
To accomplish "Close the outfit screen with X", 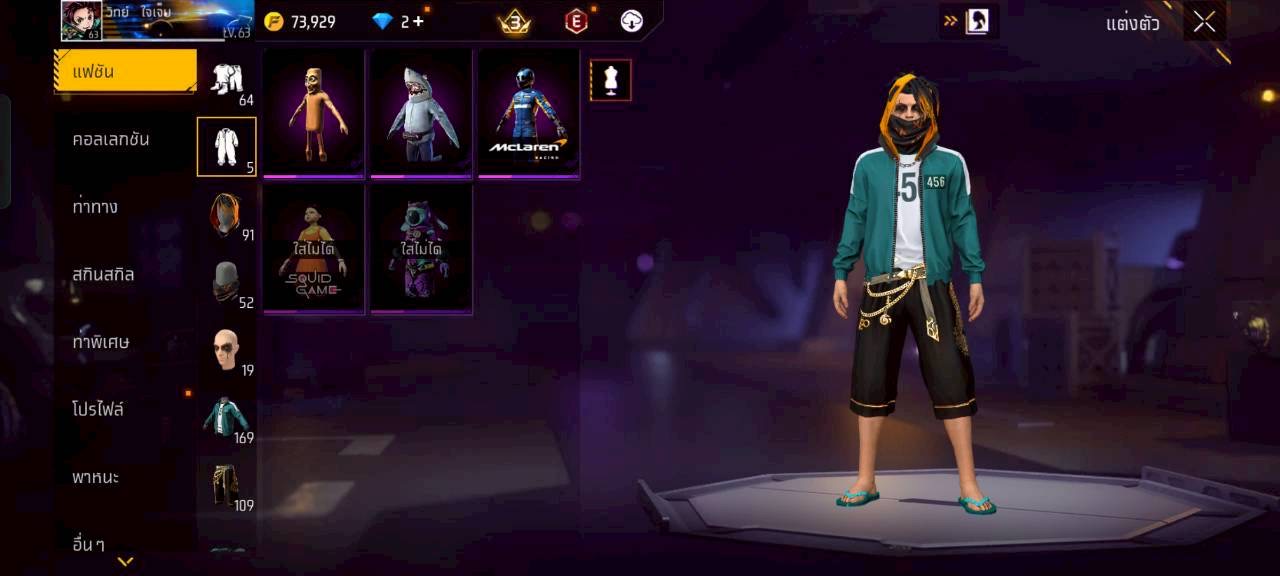I will 1204,22.
